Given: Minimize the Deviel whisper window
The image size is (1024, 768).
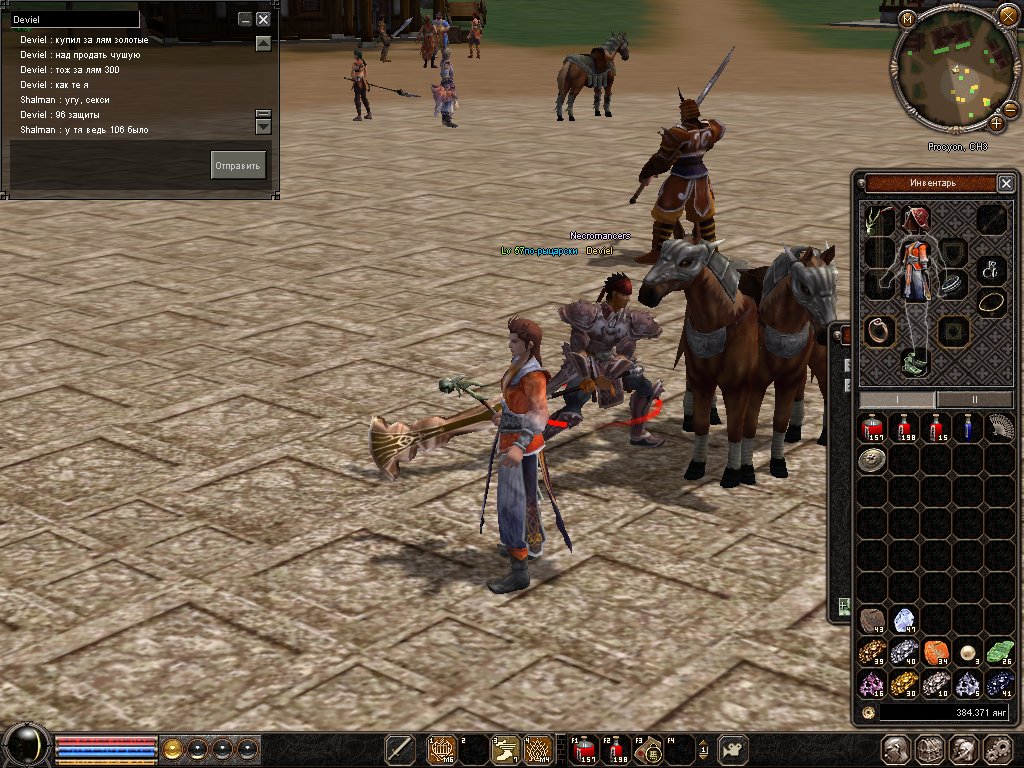Looking at the screenshot, I should point(245,19).
